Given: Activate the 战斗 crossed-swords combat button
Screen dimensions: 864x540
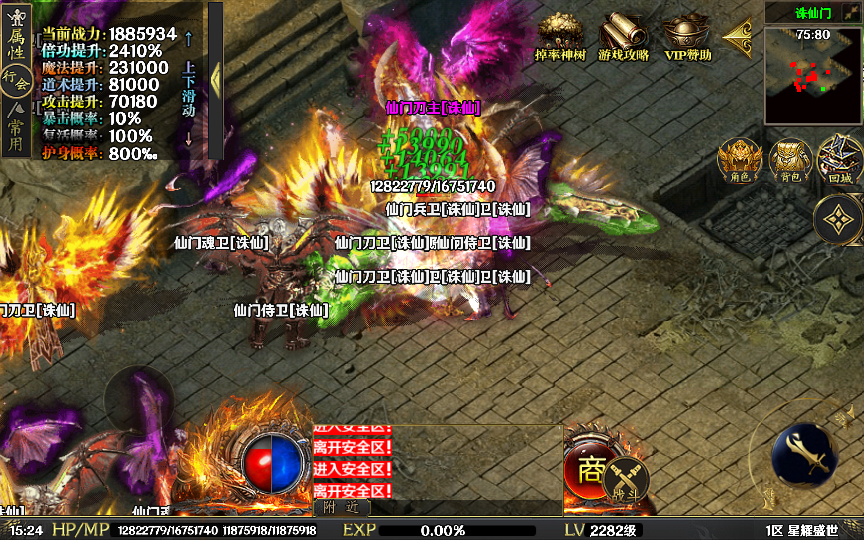Looking at the screenshot, I should tap(626, 478).
